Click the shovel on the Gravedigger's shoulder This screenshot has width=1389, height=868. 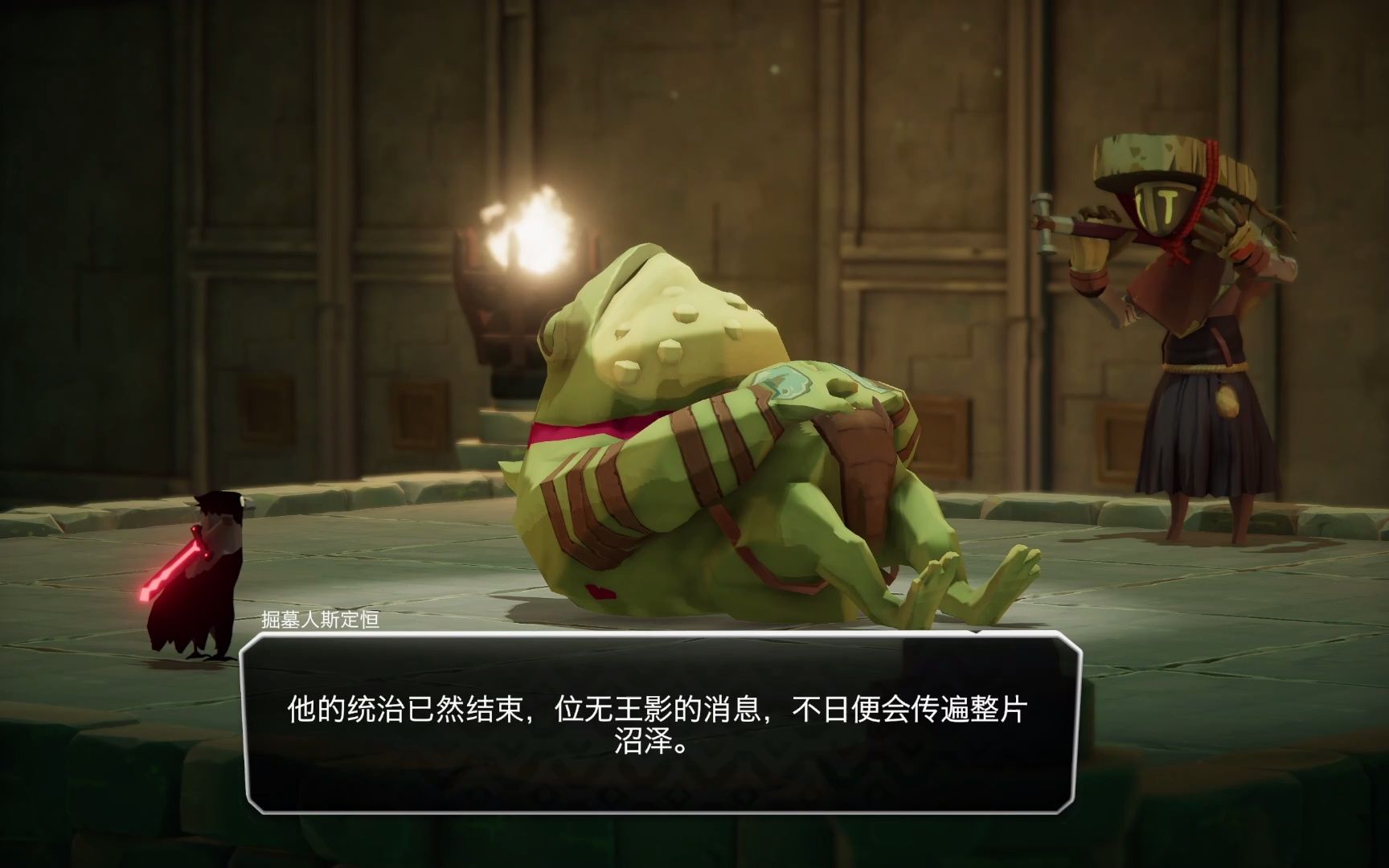[1069, 225]
